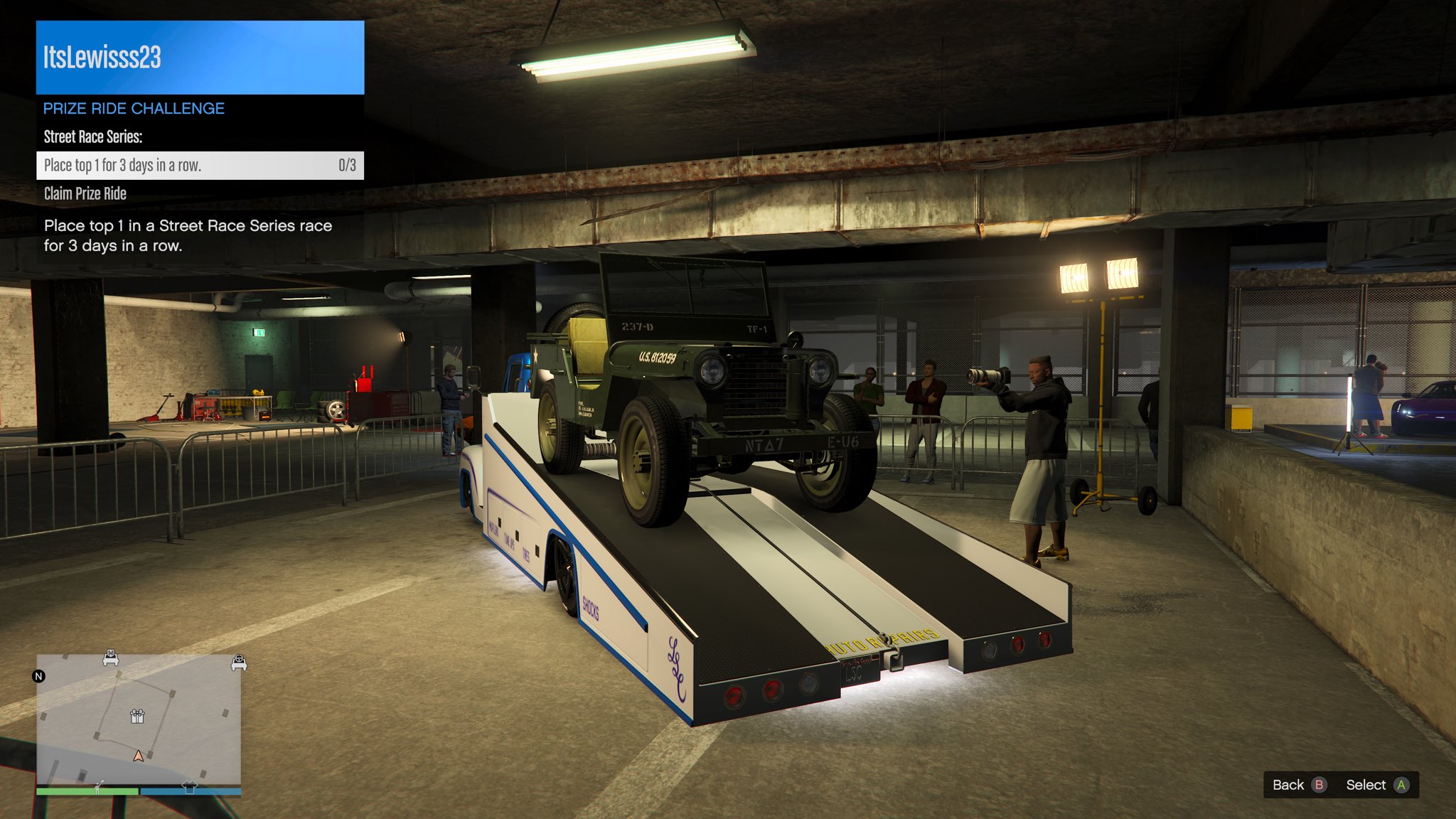Click the orange player arrow on minimap
Screen dimensions: 1456x819
coord(139,756)
